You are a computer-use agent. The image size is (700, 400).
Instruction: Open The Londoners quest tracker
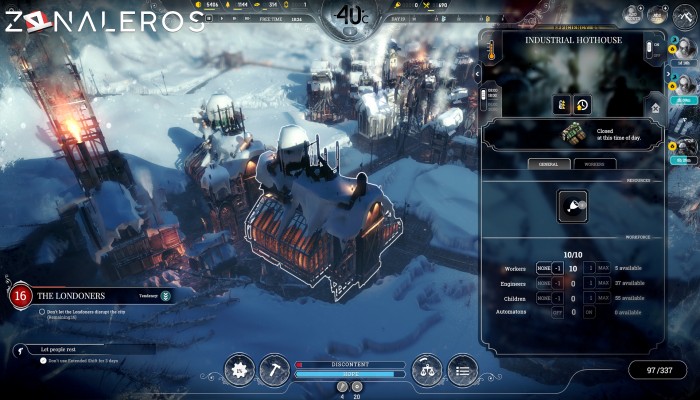pos(85,295)
